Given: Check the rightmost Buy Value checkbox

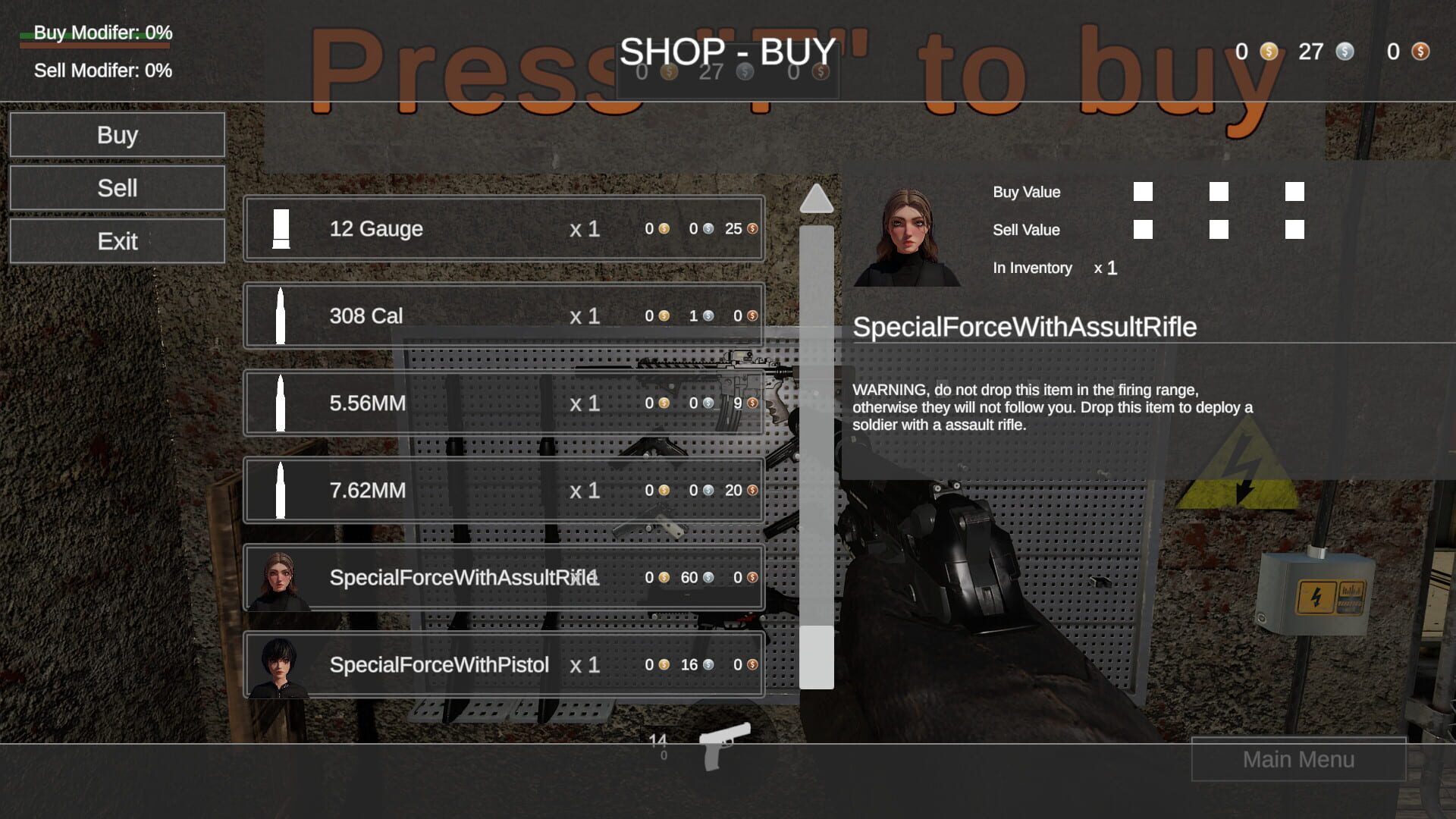Looking at the screenshot, I should point(1294,192).
